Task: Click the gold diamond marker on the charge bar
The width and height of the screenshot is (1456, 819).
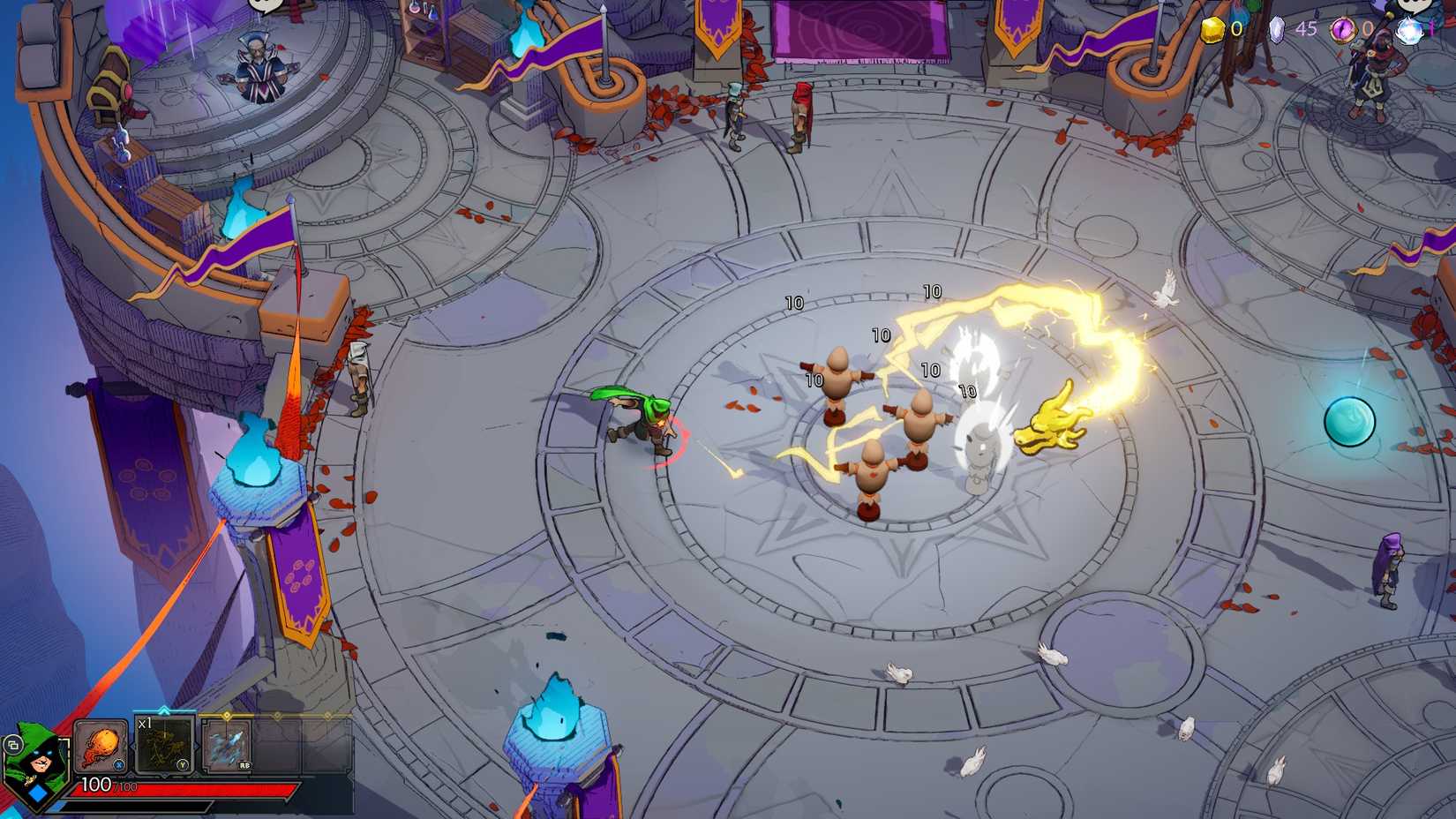Action: pos(227,715)
